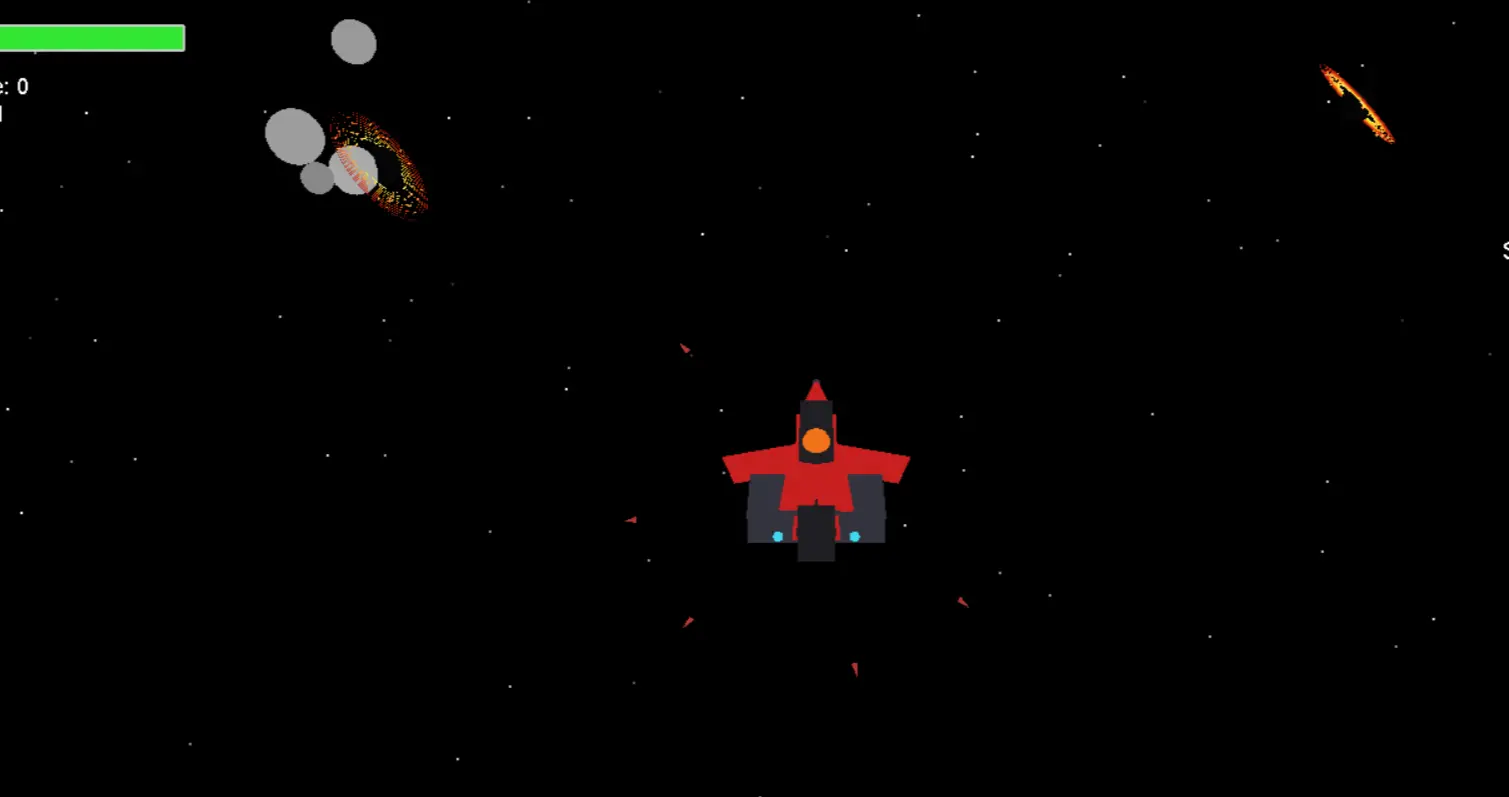Click the fiery streak in the top-right corner
The image size is (1509, 797).
point(1358,103)
